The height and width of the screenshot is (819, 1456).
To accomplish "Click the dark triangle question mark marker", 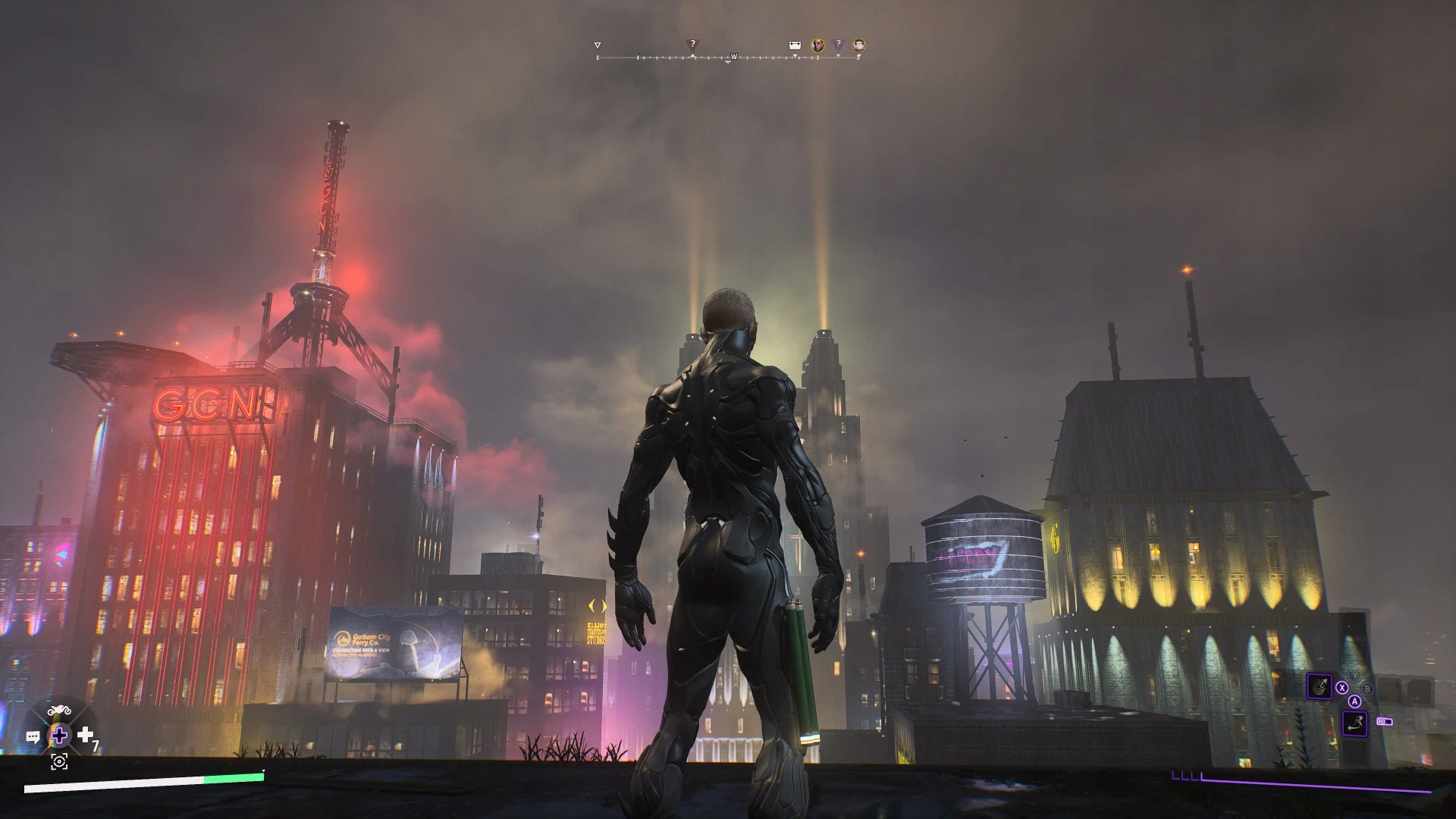I will pos(692,45).
